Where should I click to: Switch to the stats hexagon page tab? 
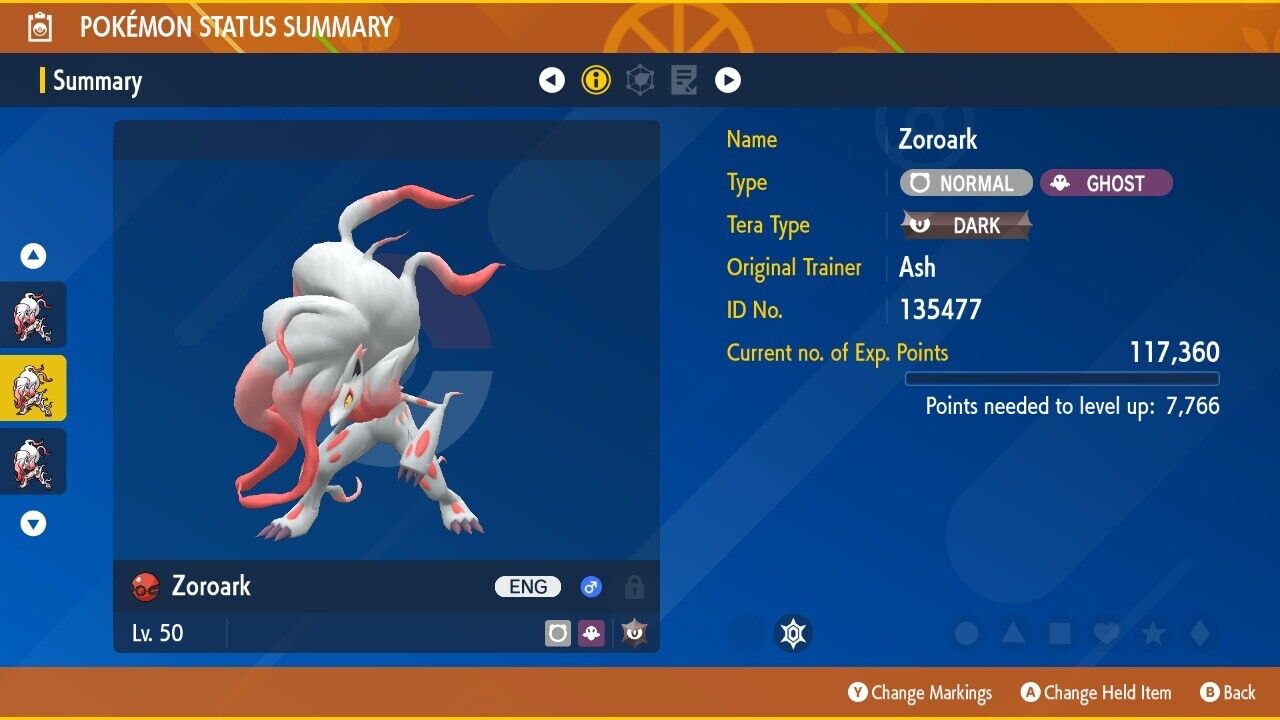(640, 80)
